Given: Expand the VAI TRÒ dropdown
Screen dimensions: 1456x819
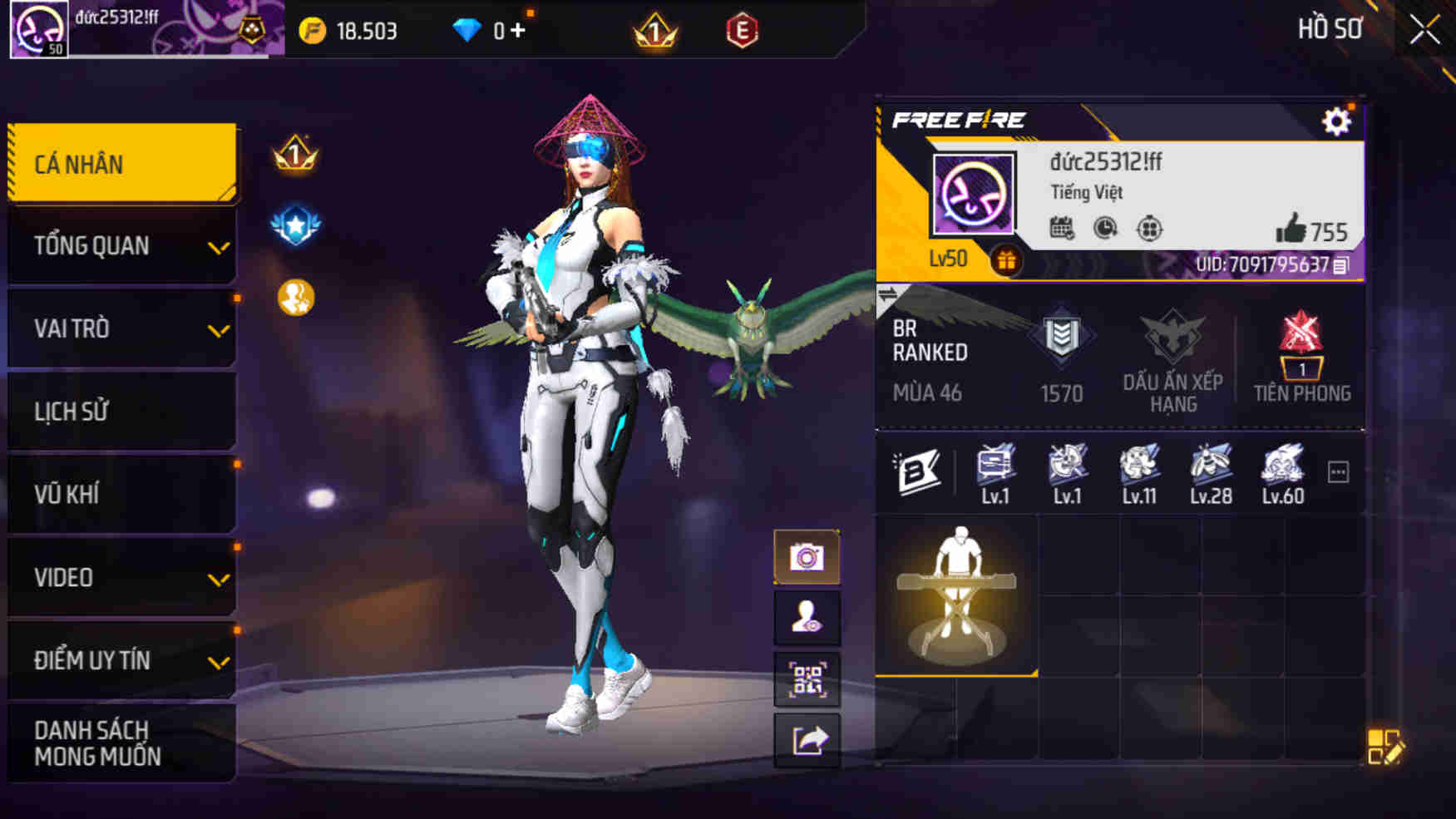Looking at the screenshot, I should 121,328.
